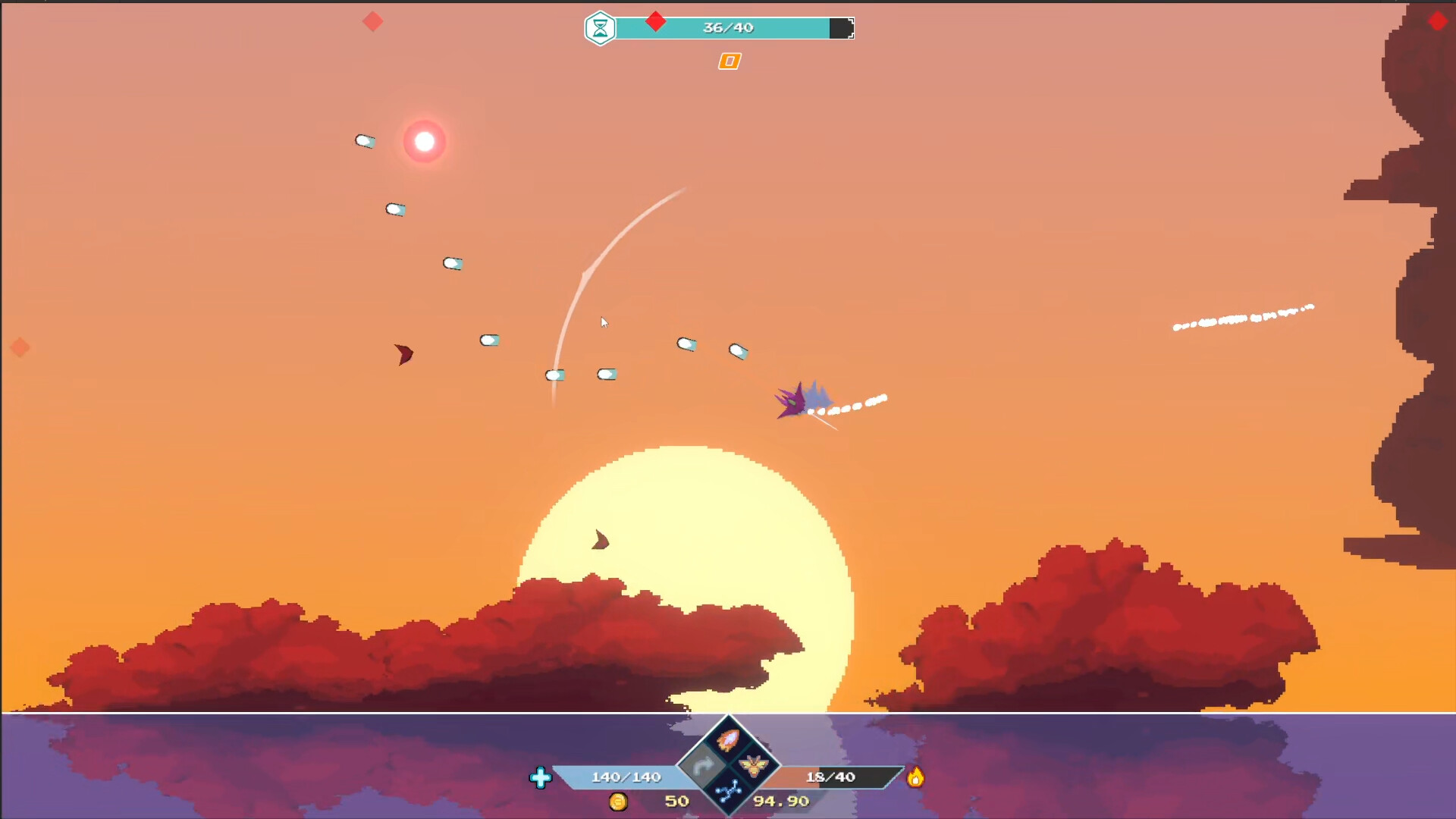Select the flaming rocket weapon slot
This screenshot has width=1456, height=819.
728,740
